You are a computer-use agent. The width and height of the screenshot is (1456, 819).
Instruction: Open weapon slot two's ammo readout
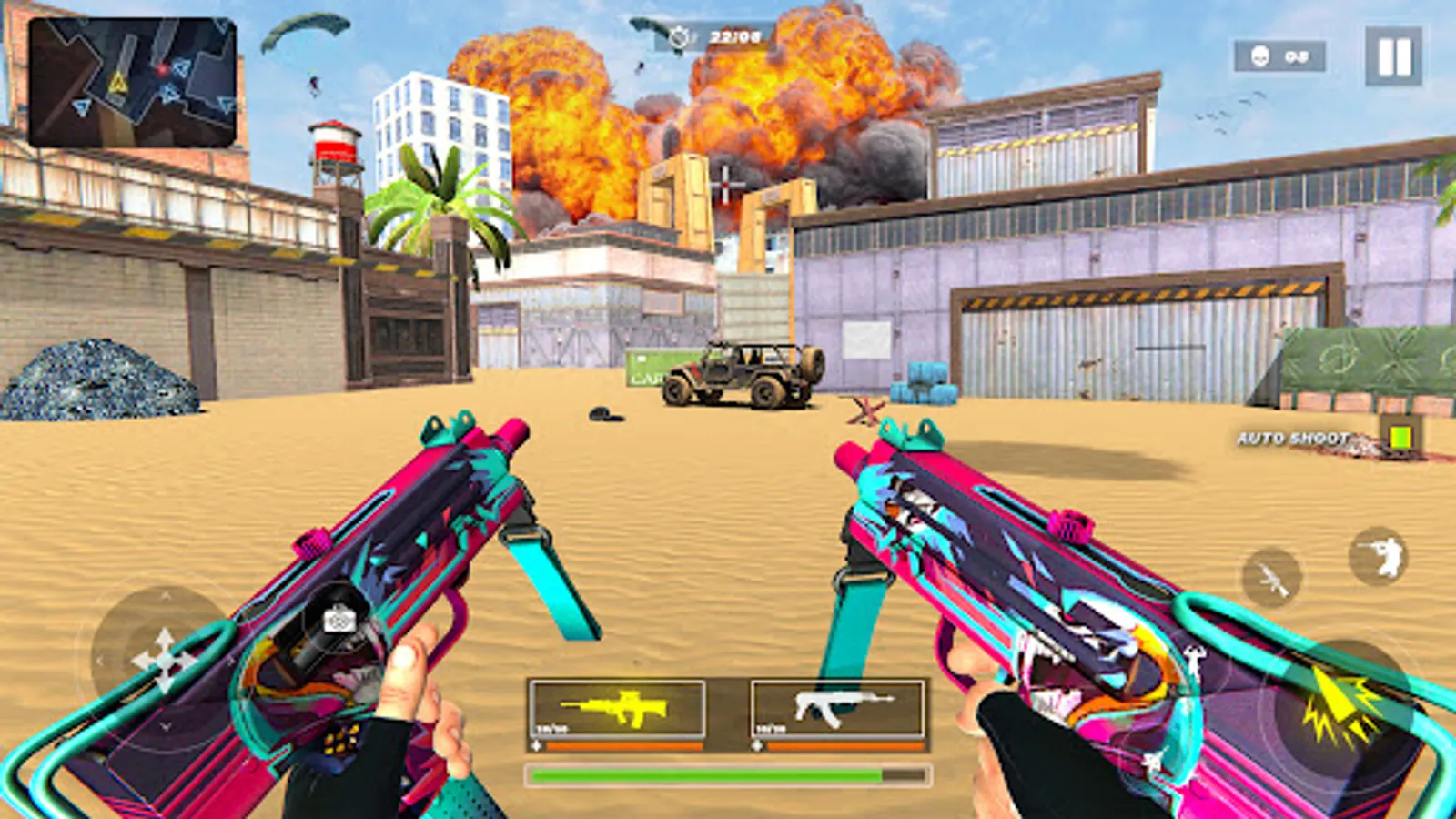[769, 728]
